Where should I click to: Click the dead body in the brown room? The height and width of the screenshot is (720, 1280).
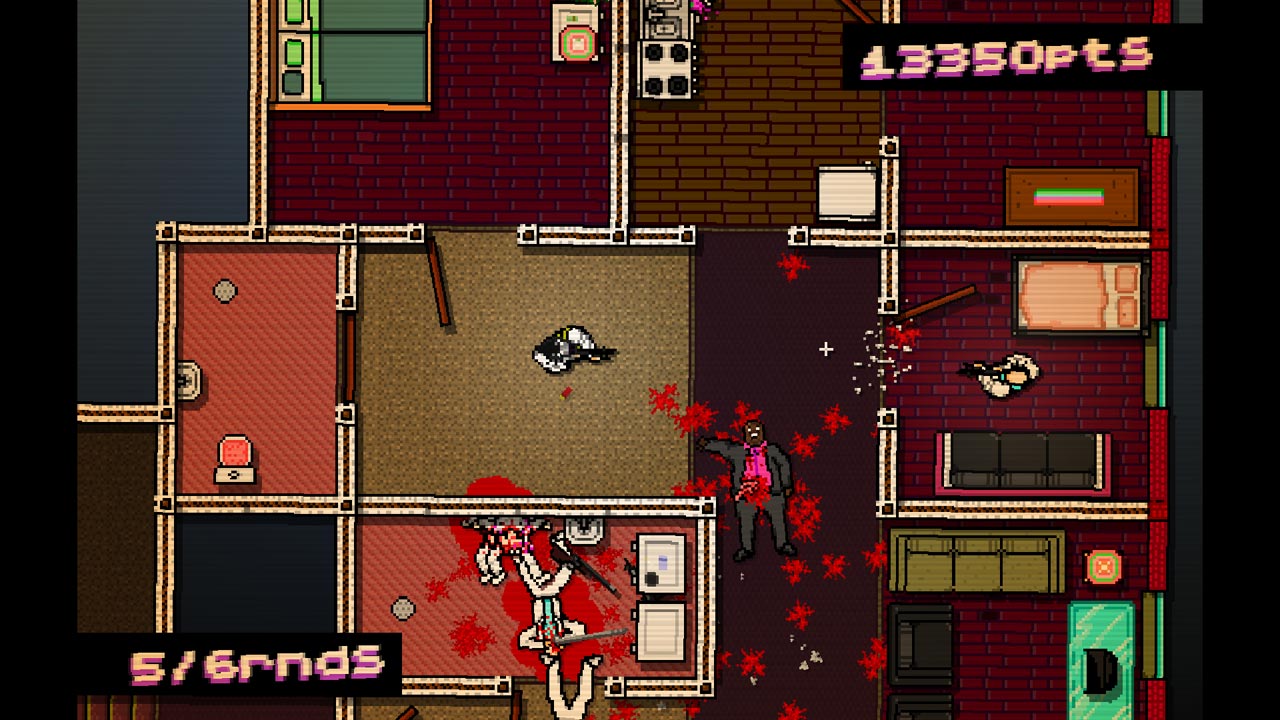(570, 348)
